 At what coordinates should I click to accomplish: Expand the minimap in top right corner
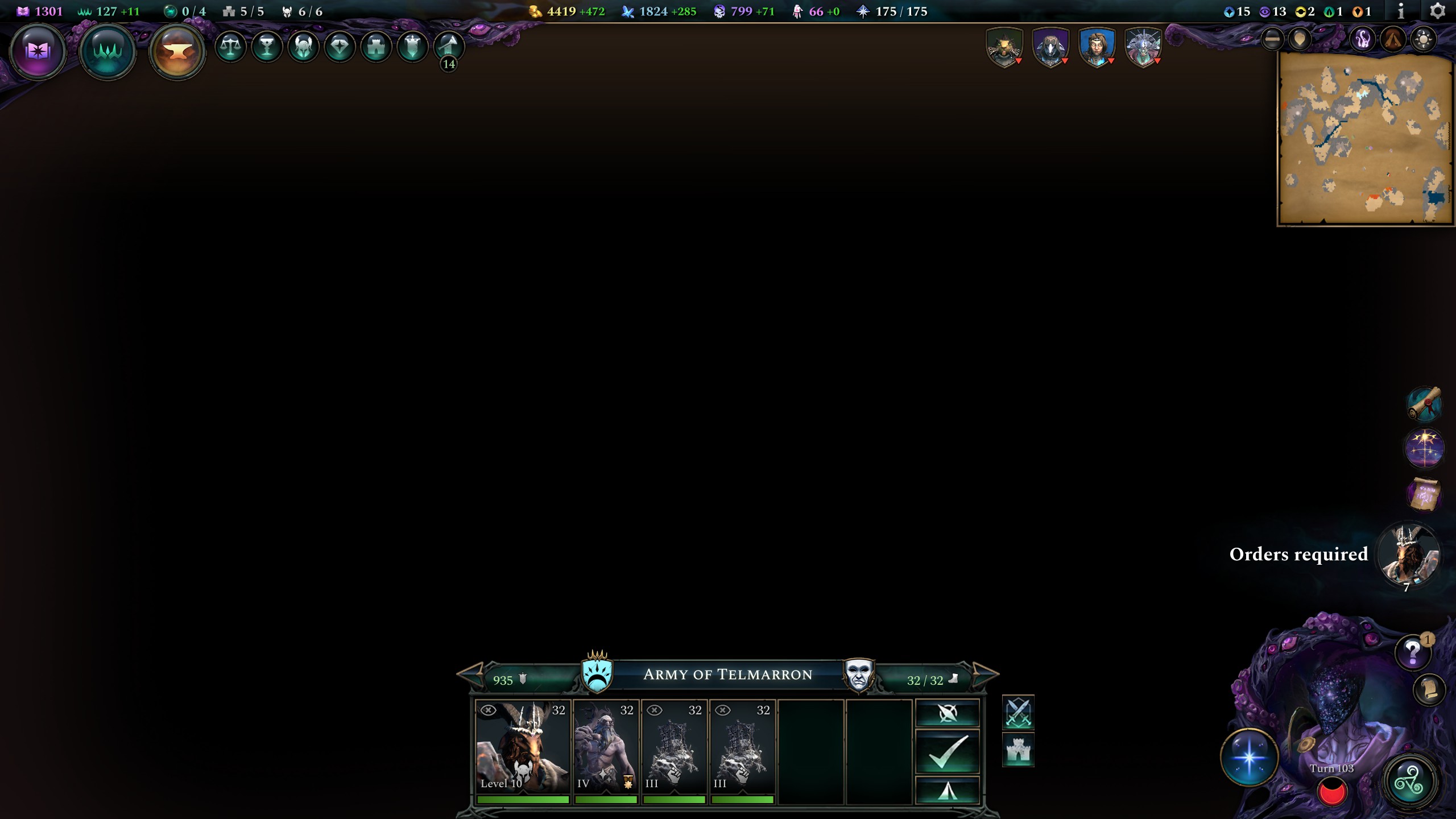(1365, 142)
